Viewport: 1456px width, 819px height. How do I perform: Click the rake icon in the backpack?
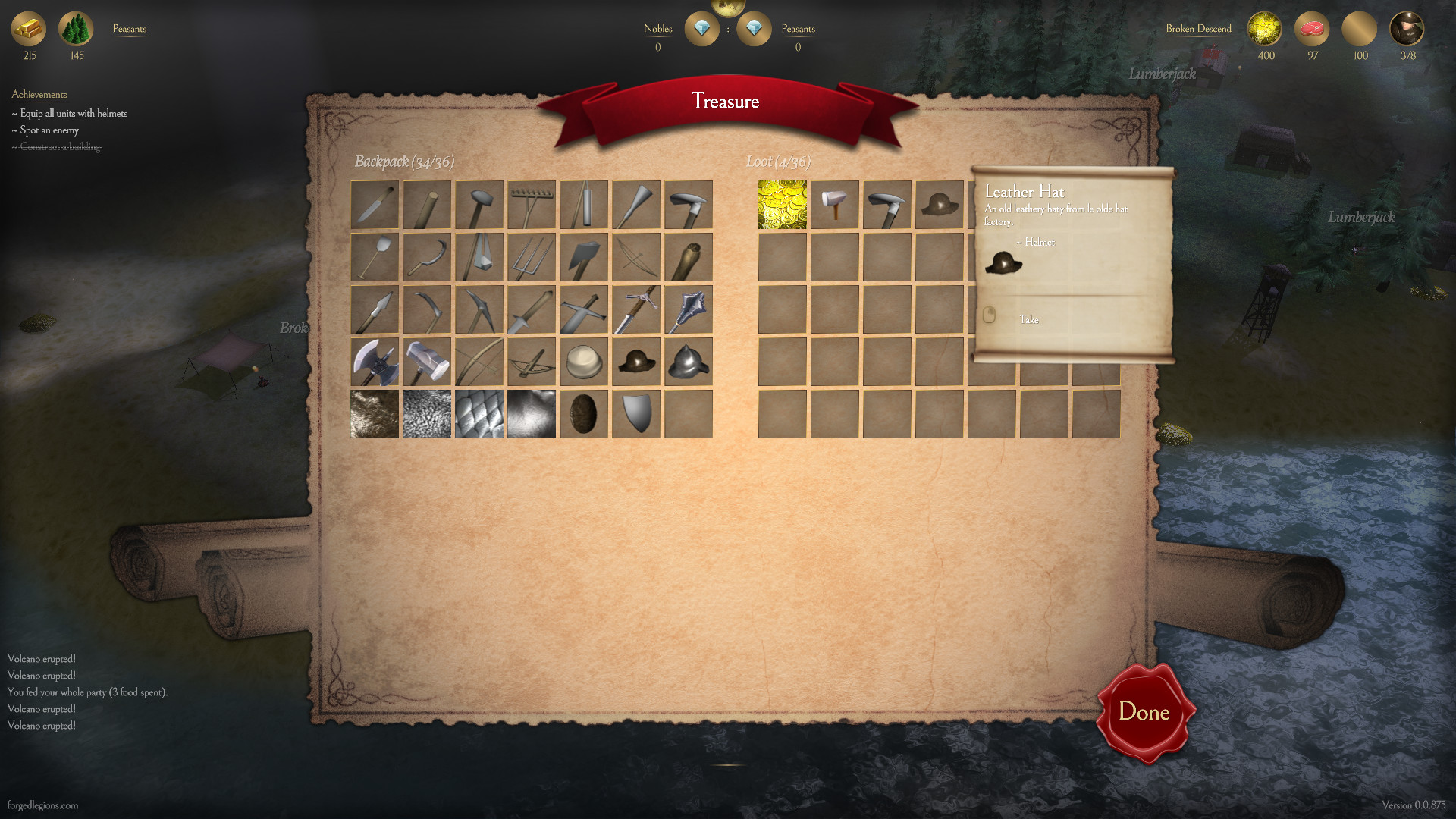click(x=532, y=203)
